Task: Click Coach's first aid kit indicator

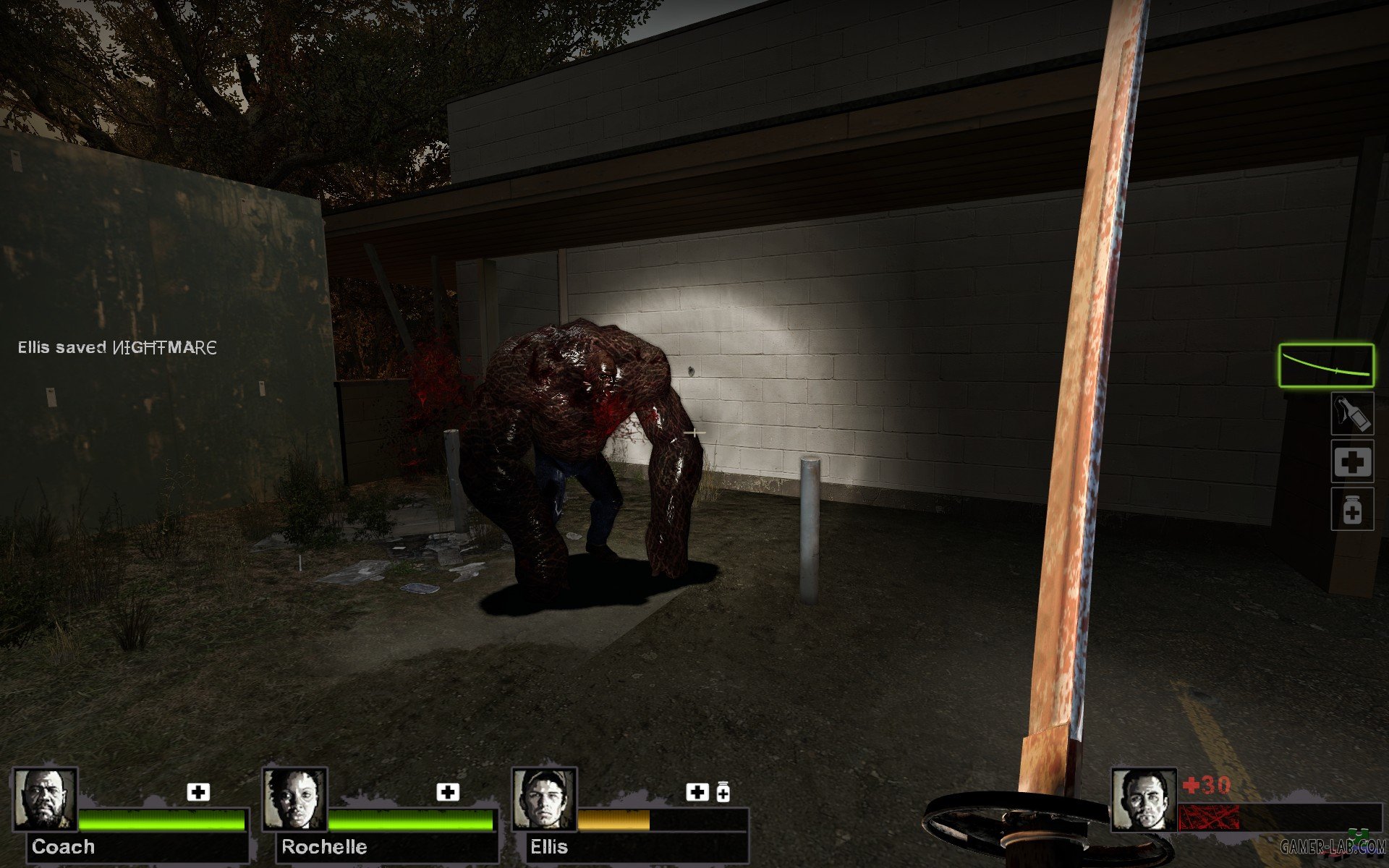Action: (x=198, y=792)
